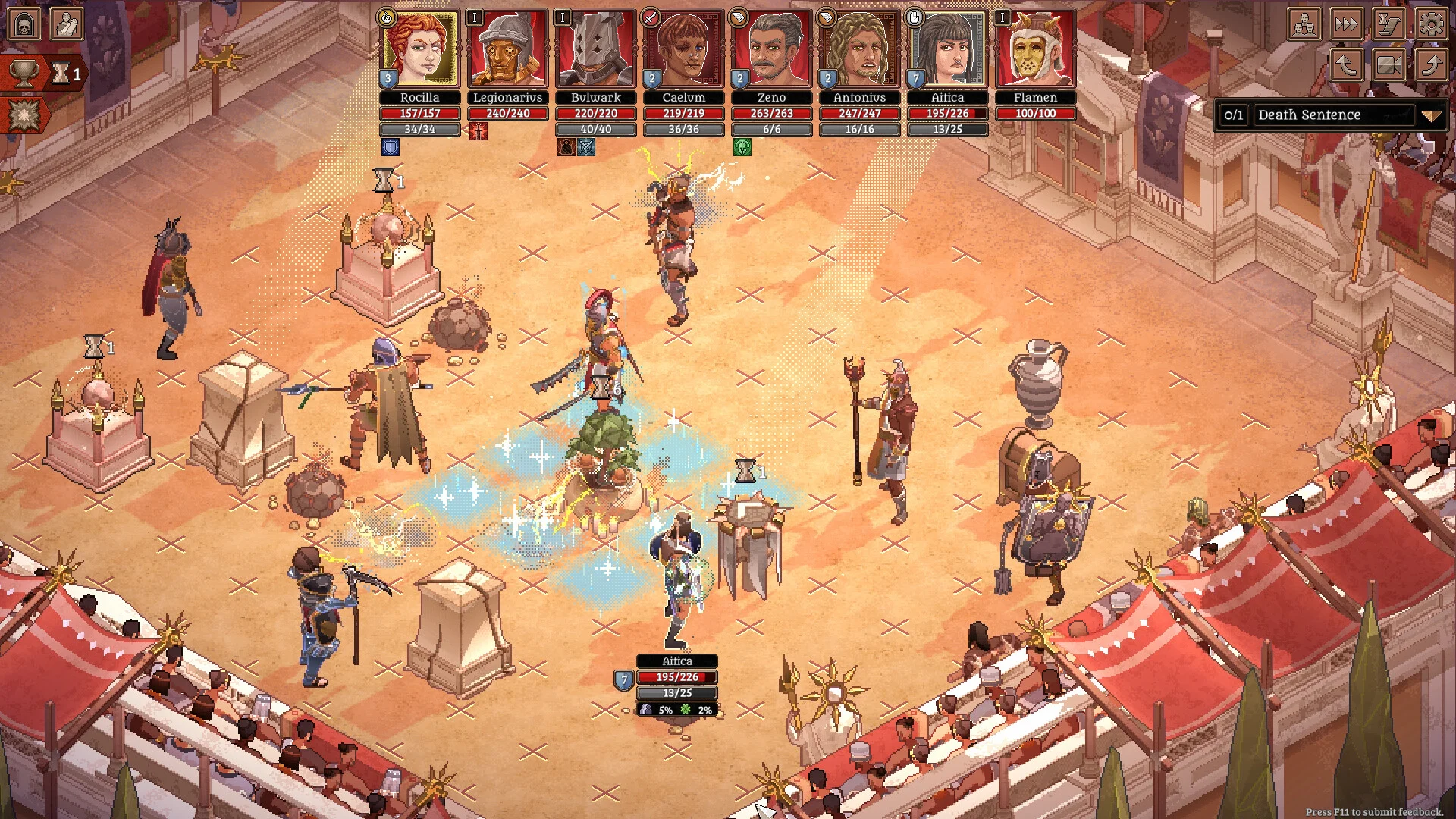Select Antonius portrait in turn order
The image size is (1456, 819).
859,49
